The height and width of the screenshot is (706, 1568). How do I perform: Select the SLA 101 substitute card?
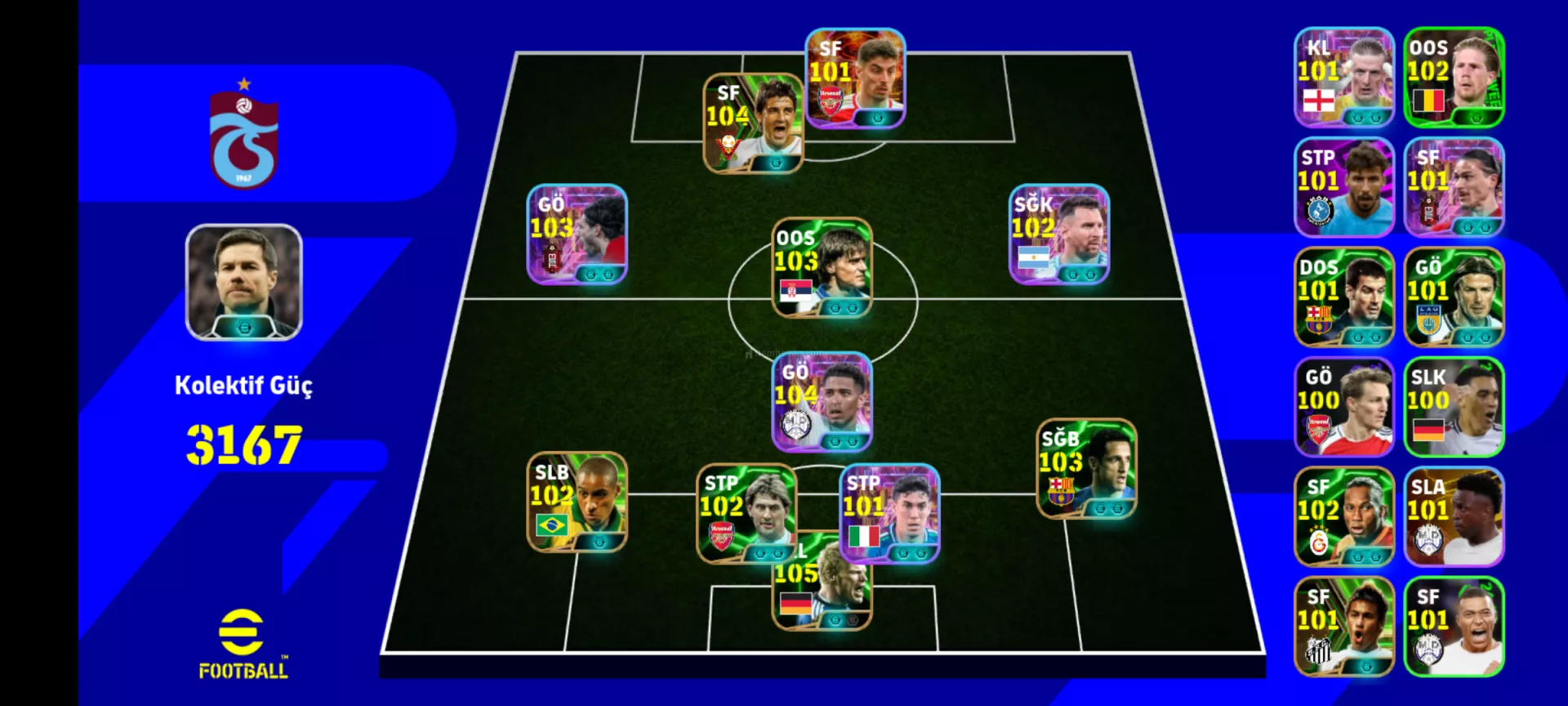point(1454,516)
